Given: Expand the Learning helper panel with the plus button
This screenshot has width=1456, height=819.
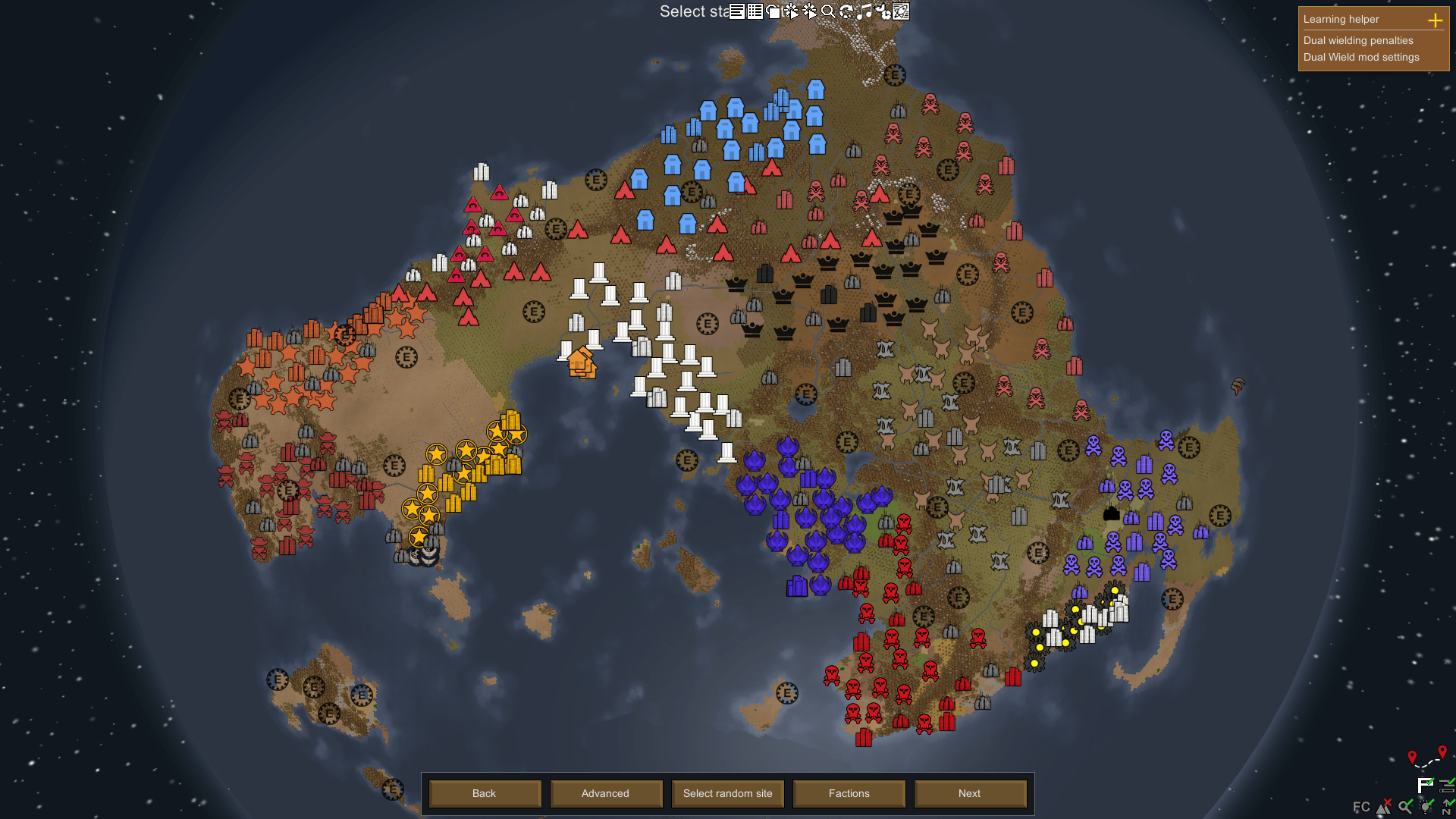Looking at the screenshot, I should [x=1436, y=20].
